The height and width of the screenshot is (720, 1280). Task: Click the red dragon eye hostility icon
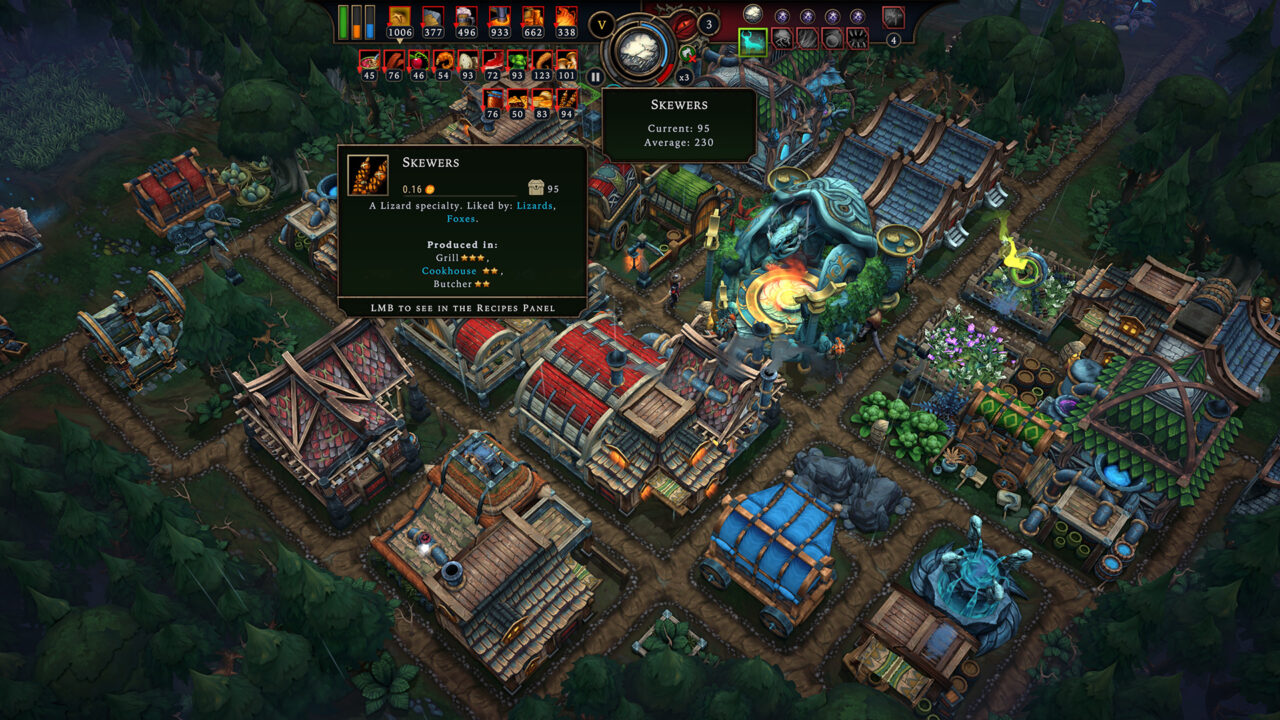point(684,24)
